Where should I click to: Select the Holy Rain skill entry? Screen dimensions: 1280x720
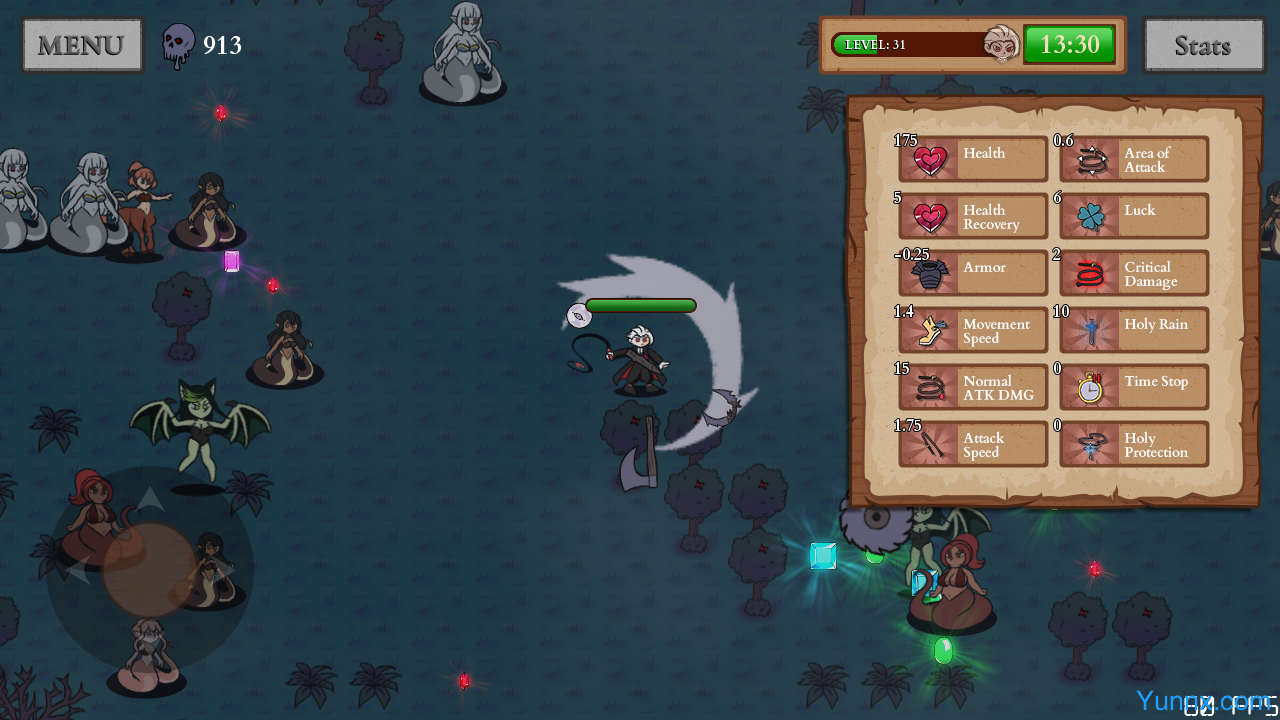click(1134, 330)
